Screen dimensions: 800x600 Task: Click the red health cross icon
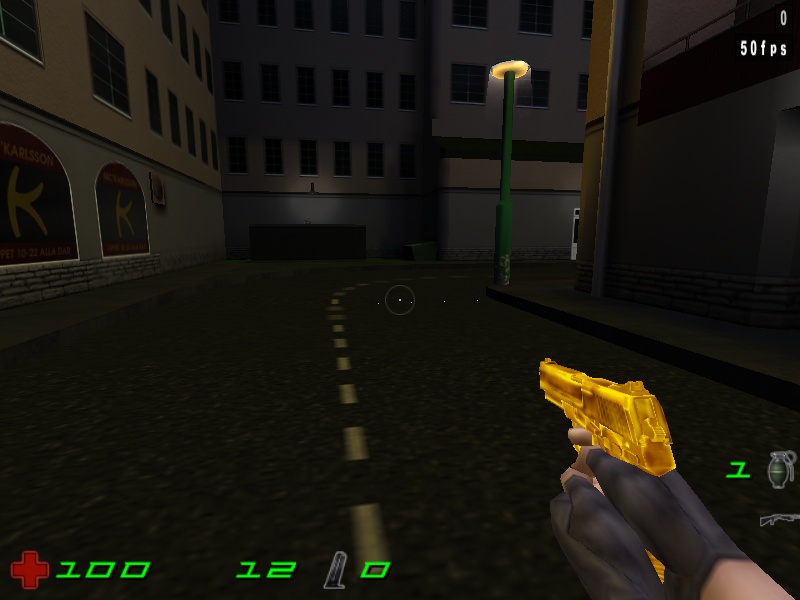click(x=29, y=570)
